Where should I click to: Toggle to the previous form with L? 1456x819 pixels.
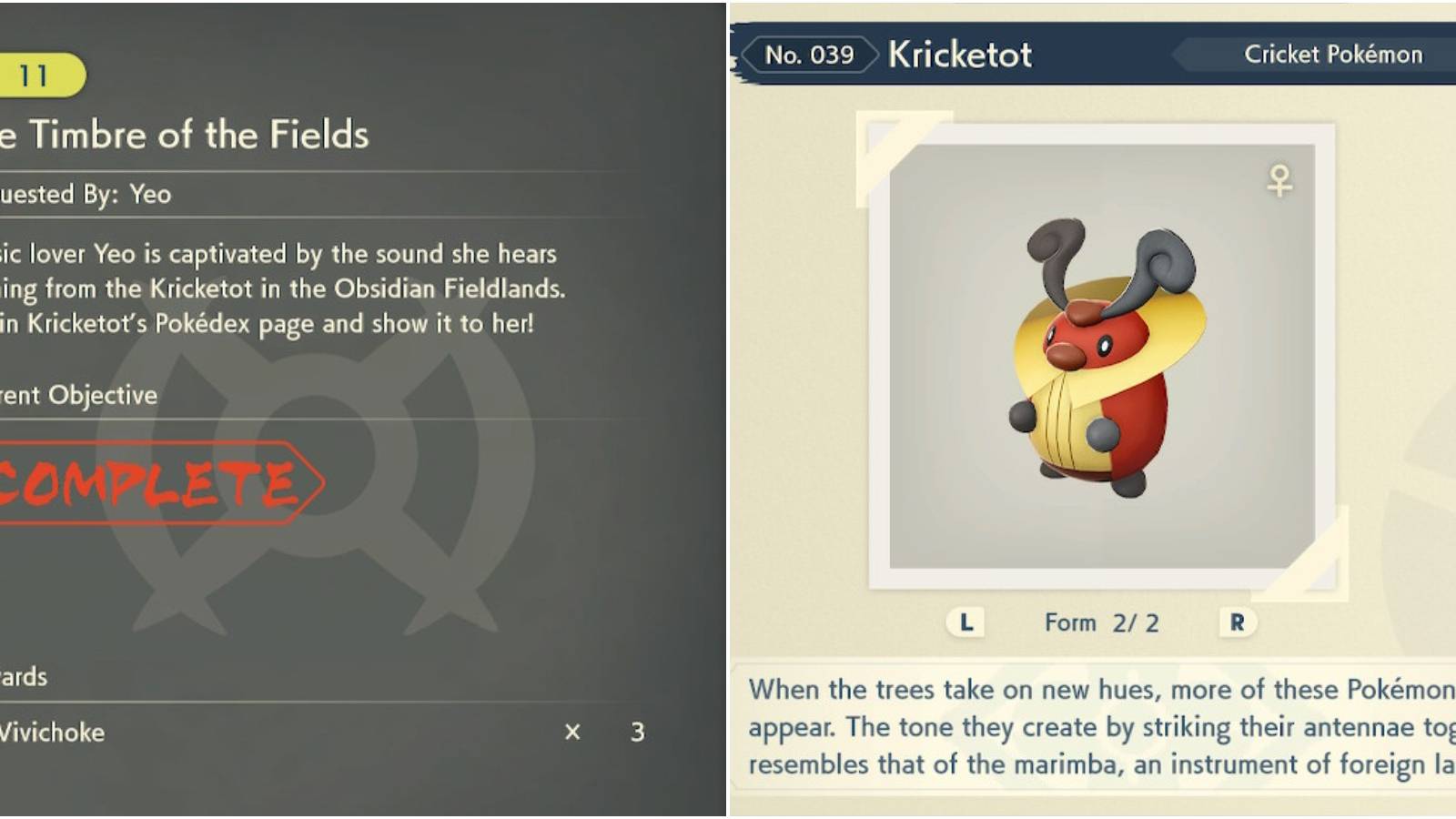coord(965,622)
